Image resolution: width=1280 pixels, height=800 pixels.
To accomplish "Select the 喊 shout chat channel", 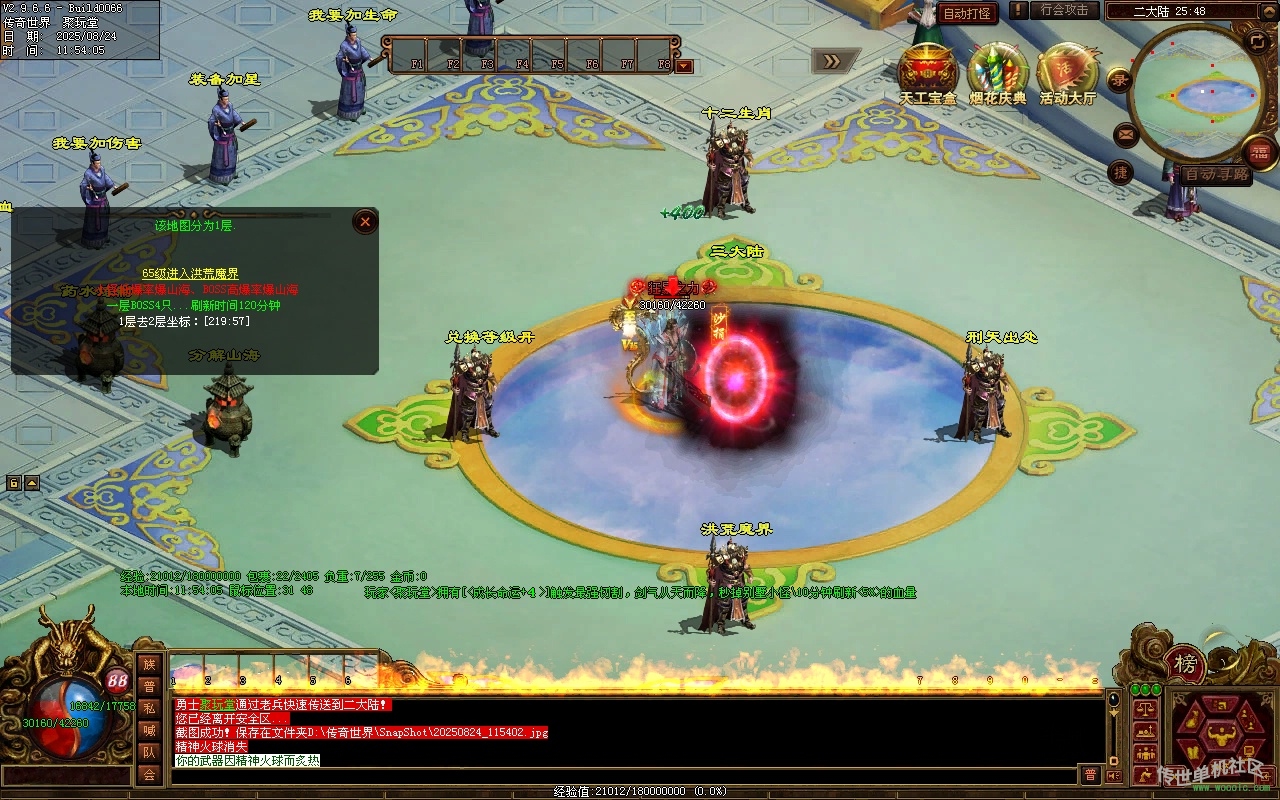I will pos(149,730).
